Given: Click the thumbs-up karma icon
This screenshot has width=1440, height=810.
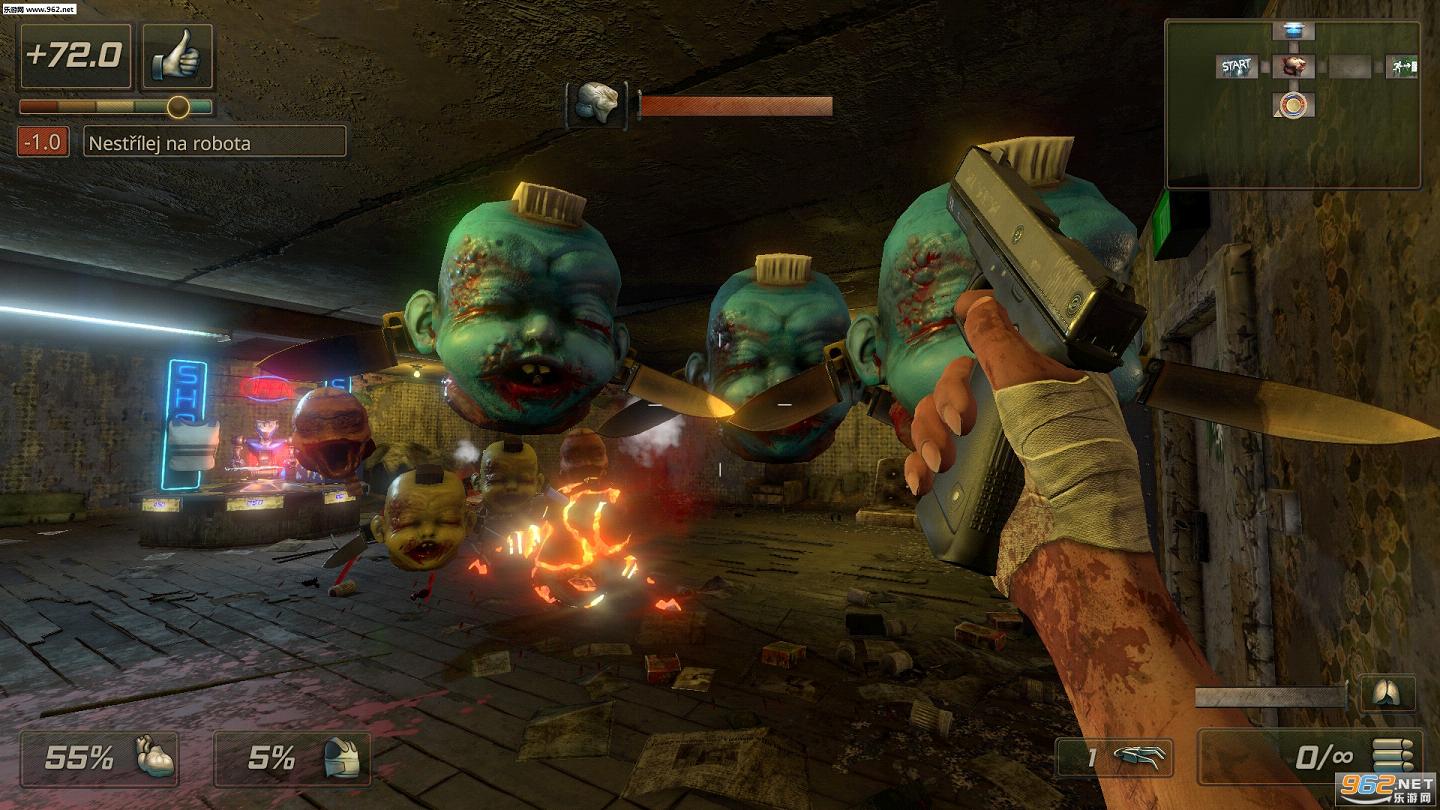Looking at the screenshot, I should [177, 57].
